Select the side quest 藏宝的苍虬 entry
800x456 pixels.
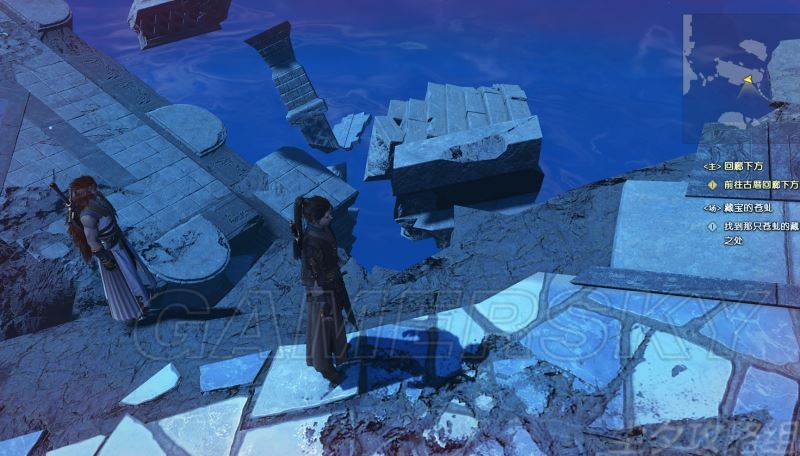click(x=745, y=209)
